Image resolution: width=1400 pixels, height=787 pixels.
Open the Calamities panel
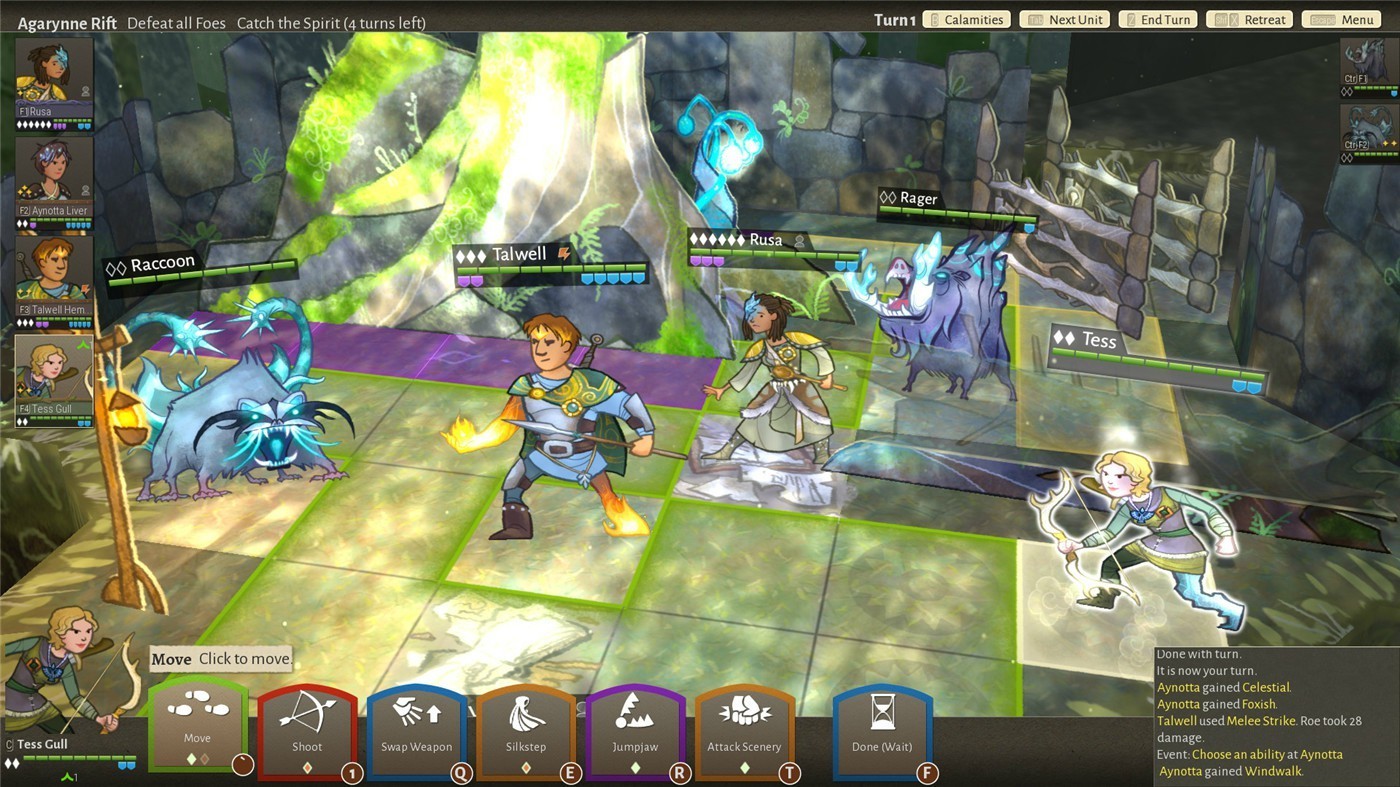point(966,20)
